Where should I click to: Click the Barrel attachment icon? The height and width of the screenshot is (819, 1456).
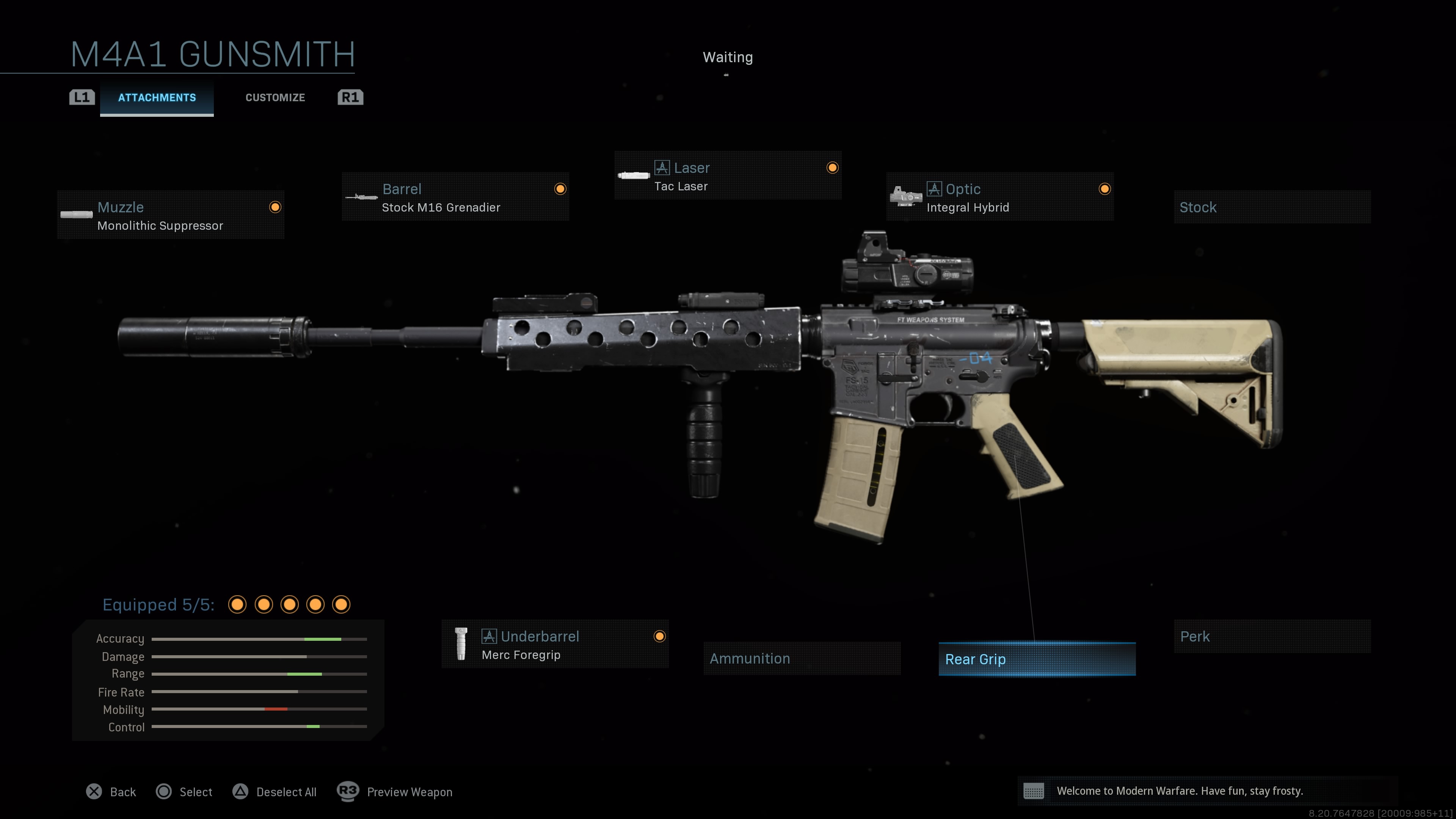click(361, 198)
